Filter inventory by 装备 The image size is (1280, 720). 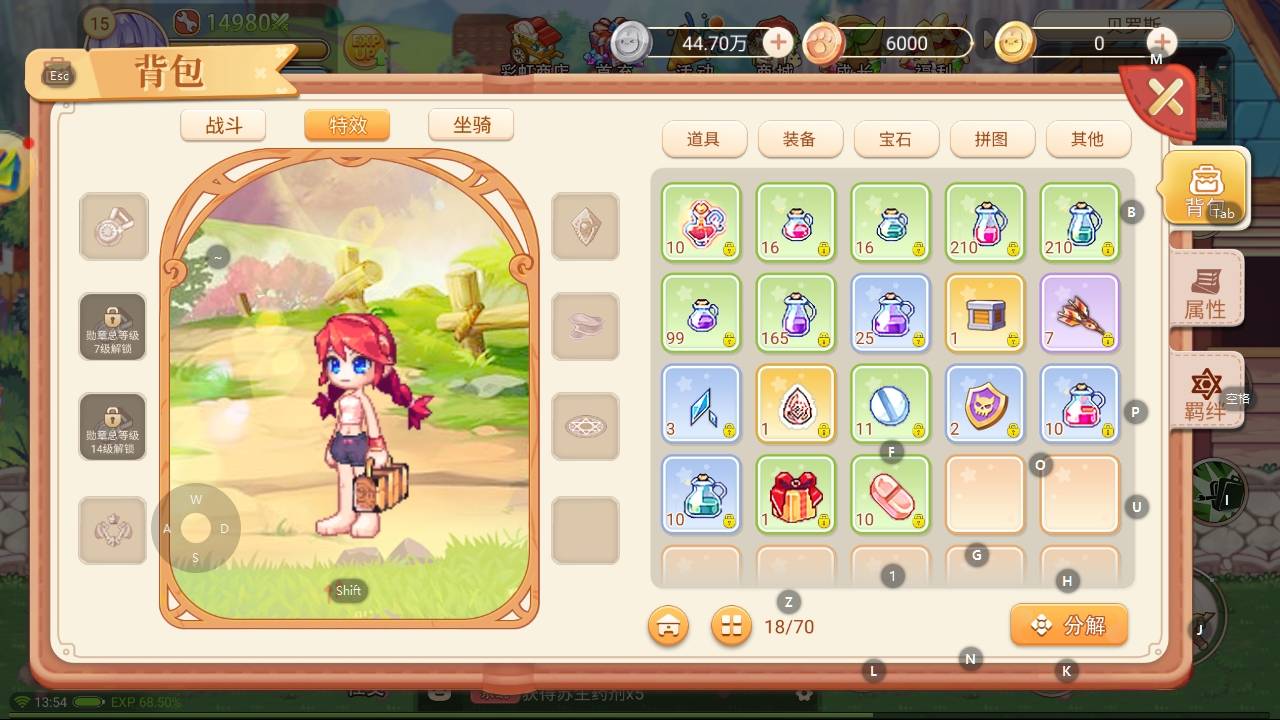click(x=799, y=139)
